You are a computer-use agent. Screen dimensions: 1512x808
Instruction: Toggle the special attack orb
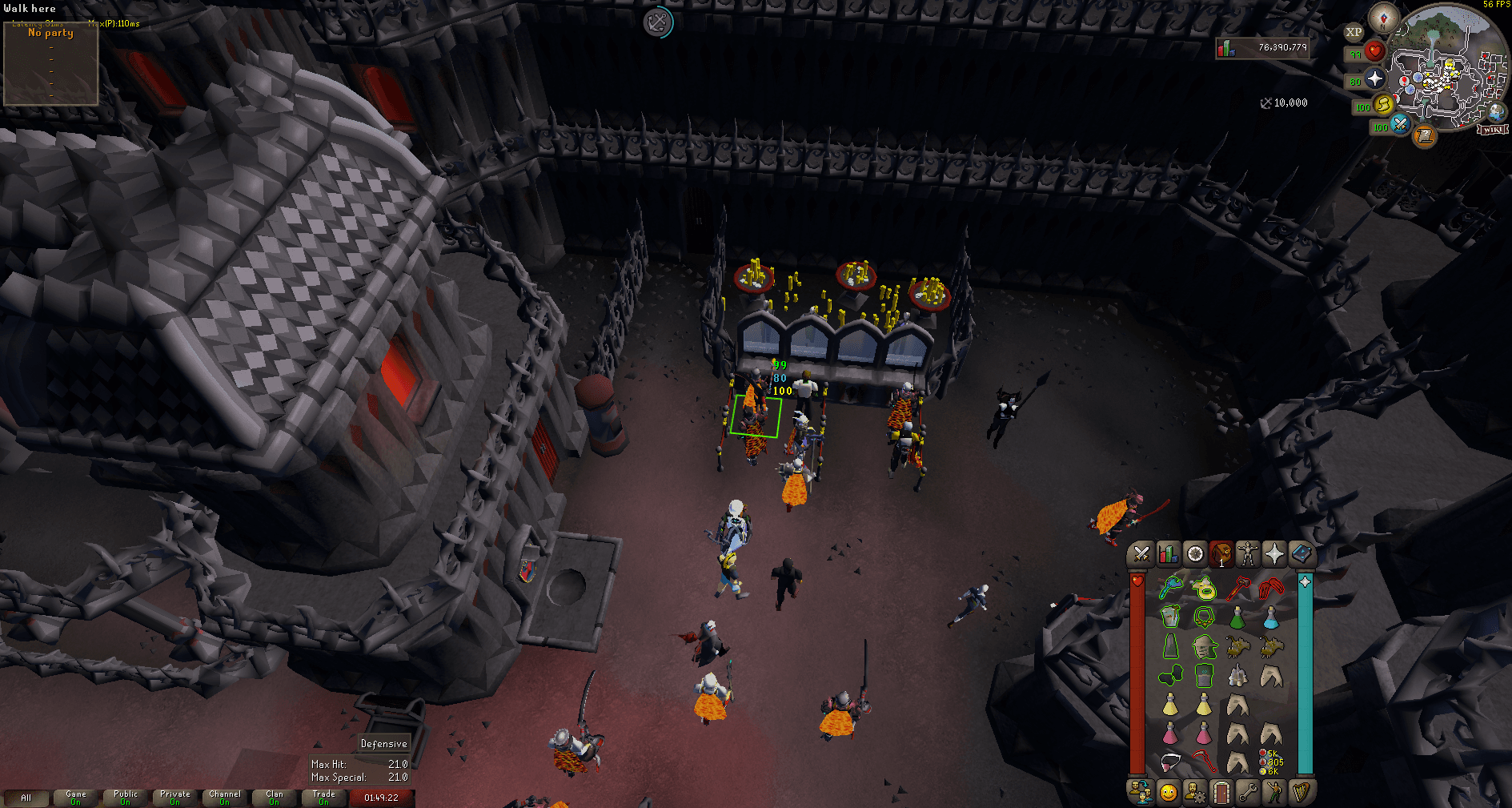coord(1400,124)
